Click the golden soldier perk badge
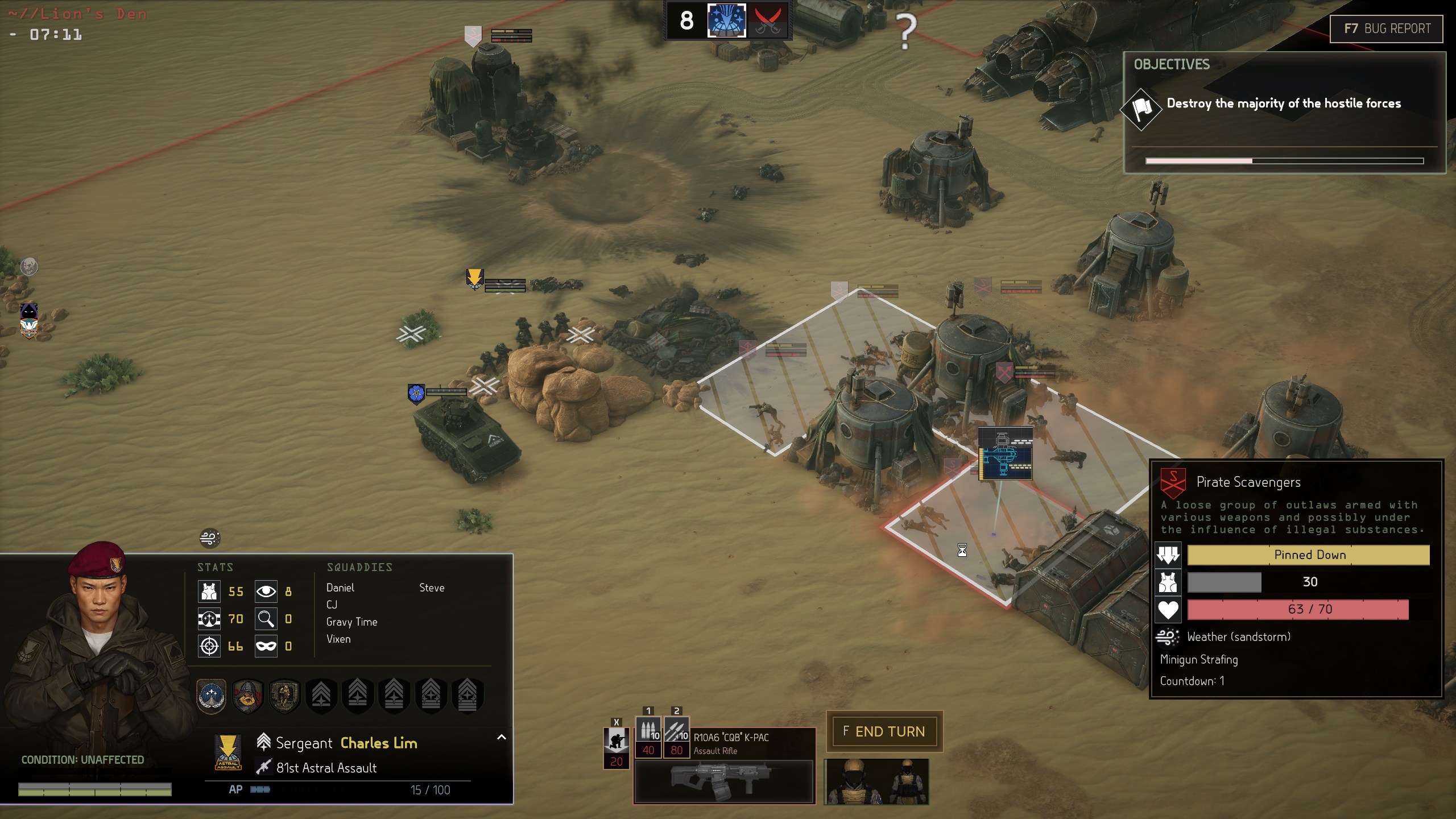 [284, 694]
